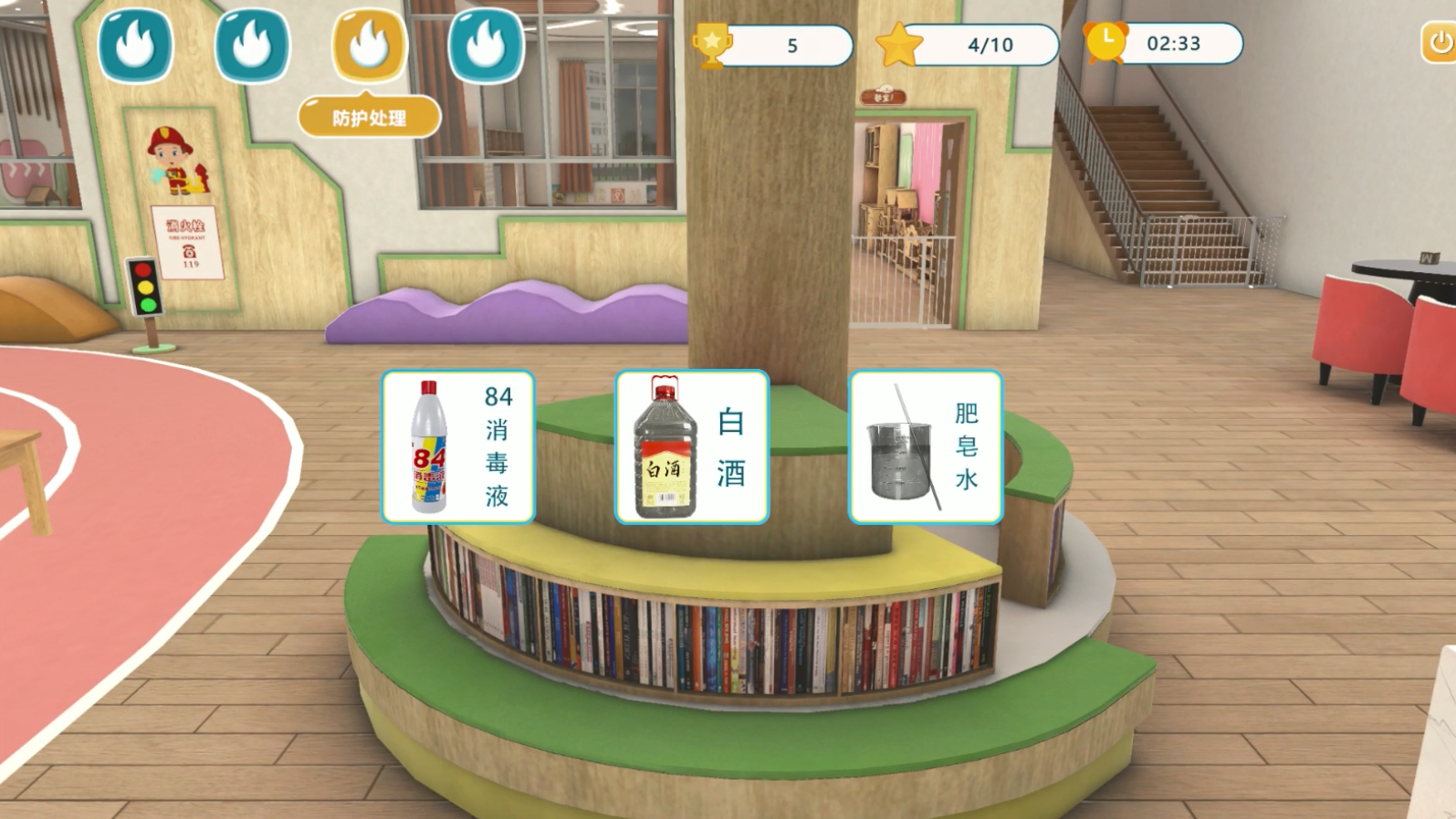Open the highlighted yellow flame stage
Image resolution: width=1456 pixels, height=819 pixels.
[x=367, y=43]
